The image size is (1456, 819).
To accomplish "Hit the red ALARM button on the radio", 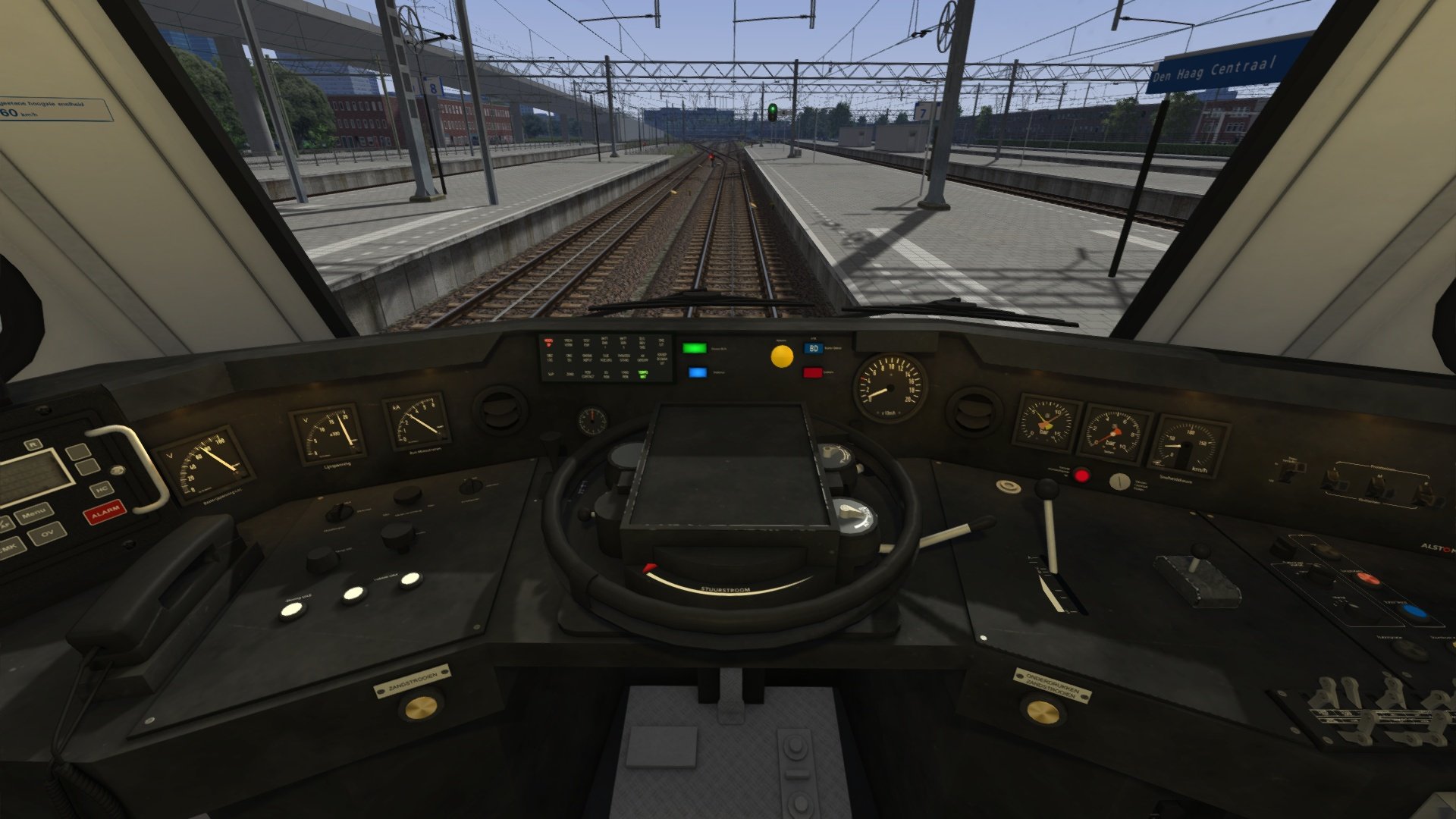I will 105,513.
